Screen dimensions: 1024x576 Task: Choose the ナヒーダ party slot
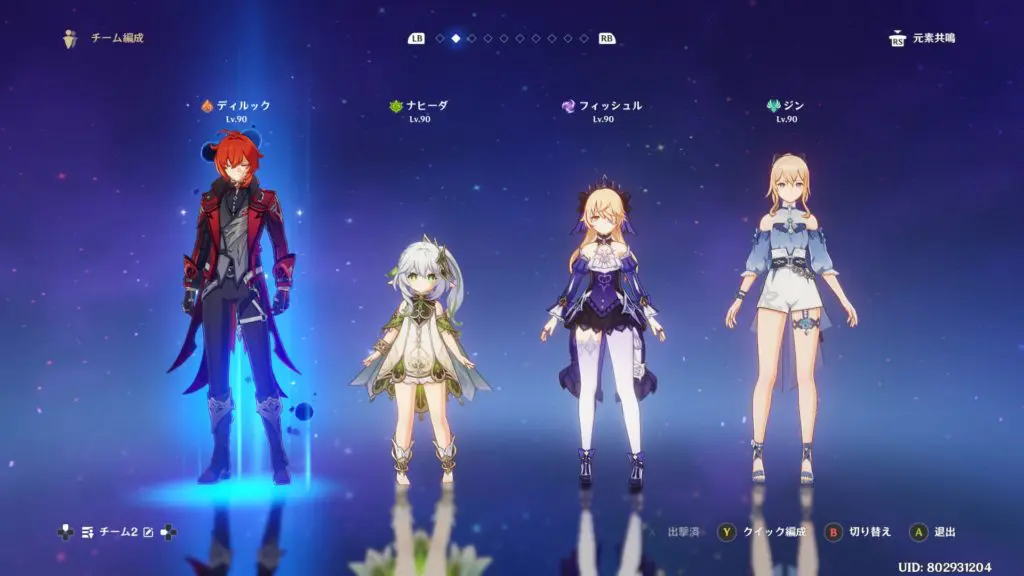click(x=418, y=340)
